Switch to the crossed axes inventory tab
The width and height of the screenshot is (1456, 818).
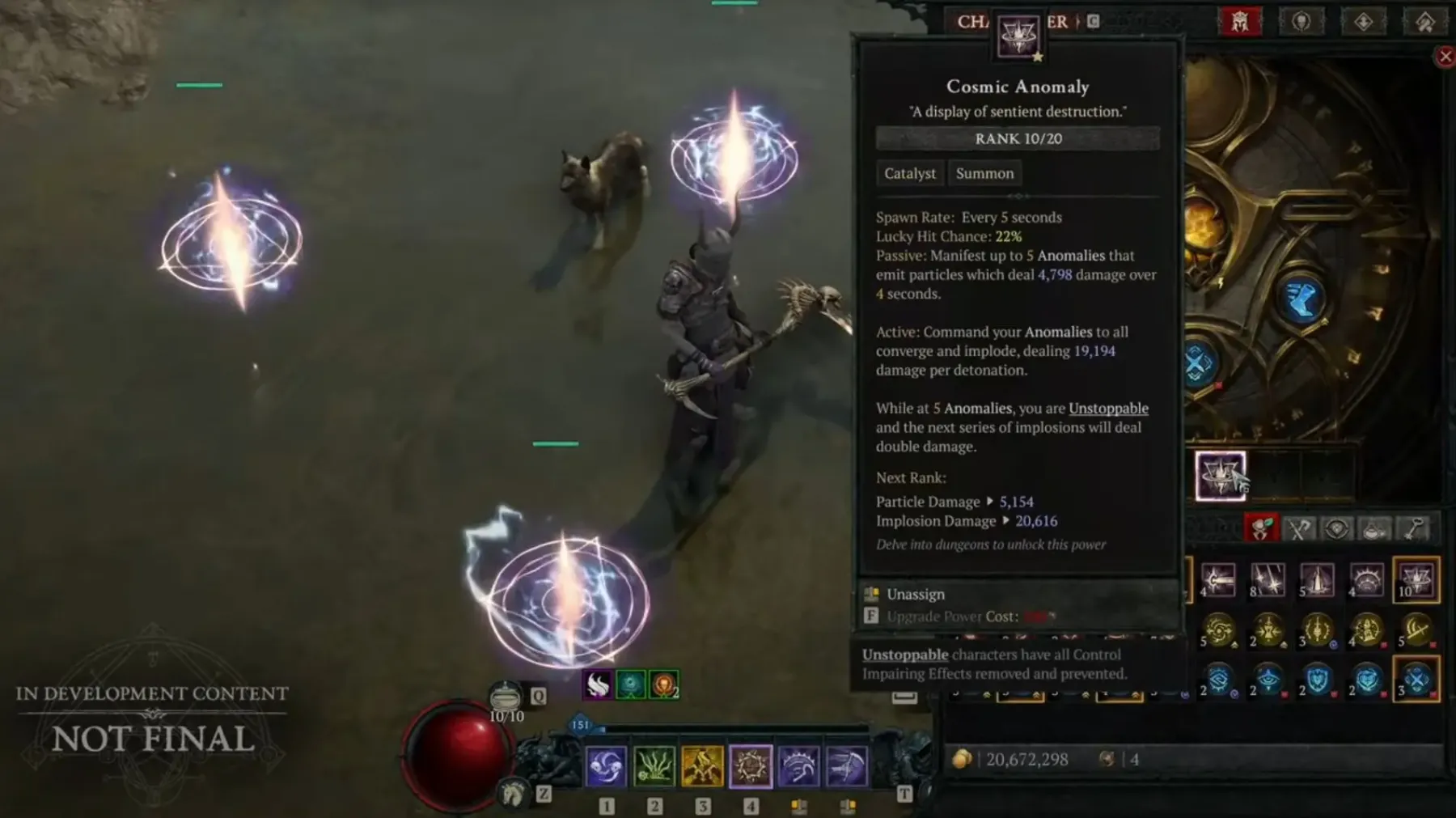tap(1299, 529)
